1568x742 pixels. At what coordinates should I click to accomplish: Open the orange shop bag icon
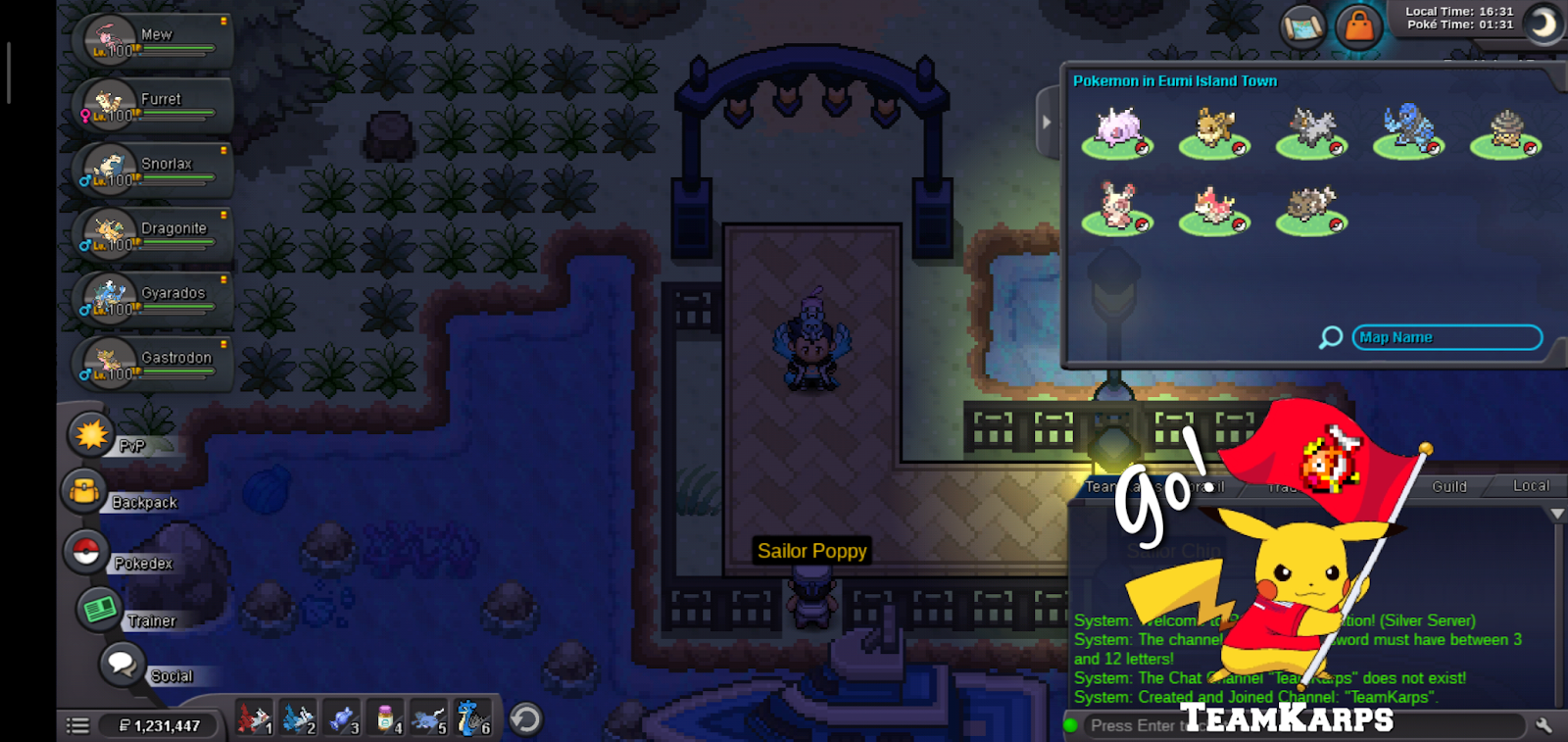(x=1360, y=26)
